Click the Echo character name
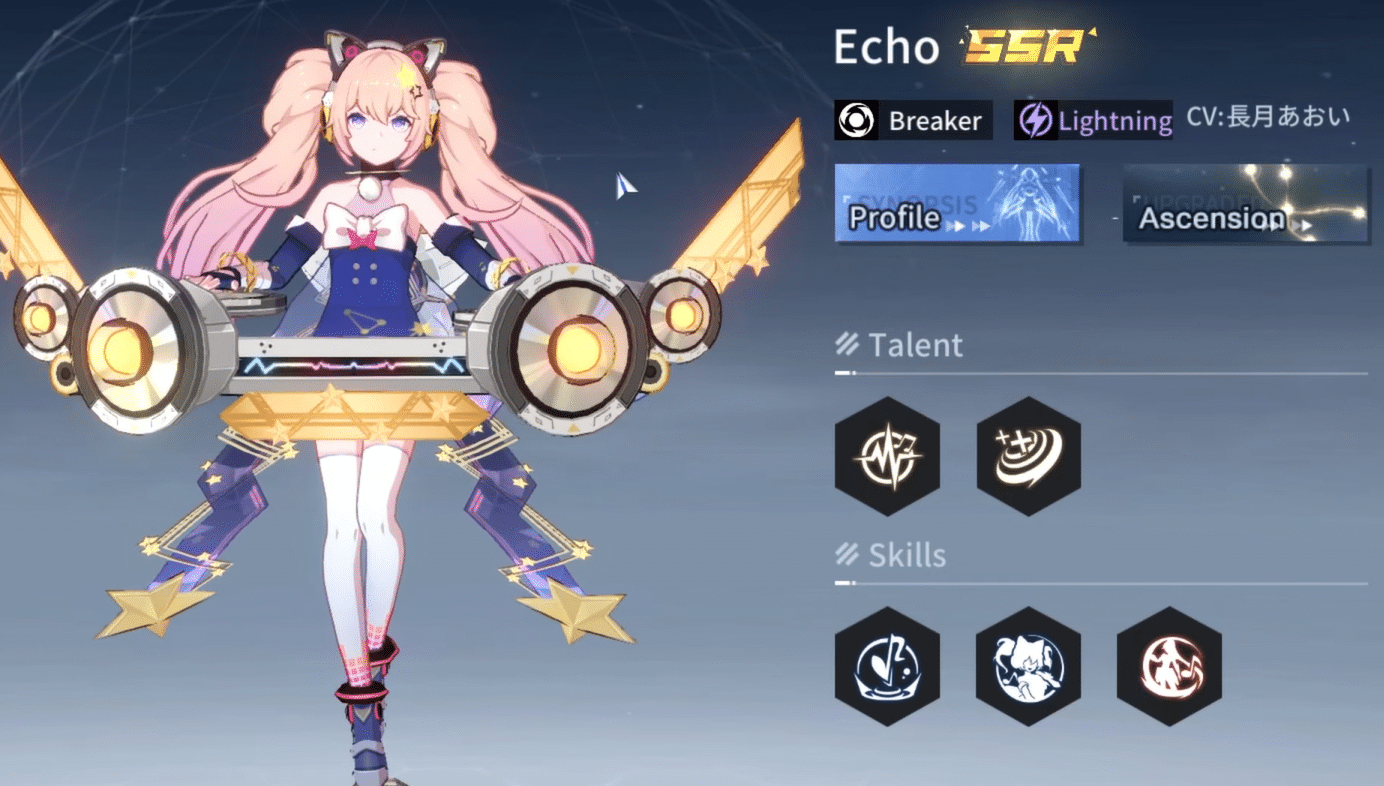 point(884,46)
